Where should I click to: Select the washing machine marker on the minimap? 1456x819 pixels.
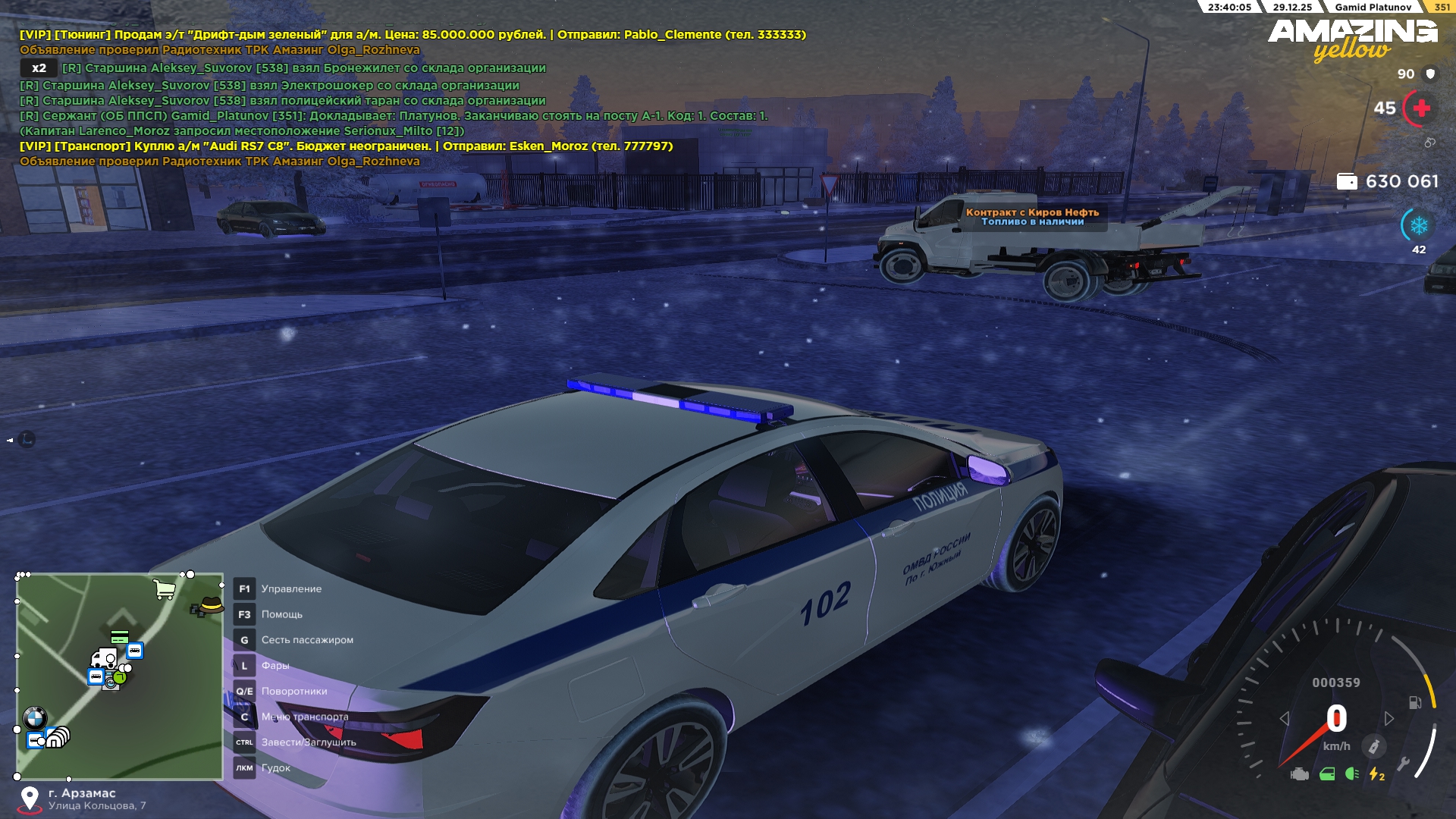point(111,681)
